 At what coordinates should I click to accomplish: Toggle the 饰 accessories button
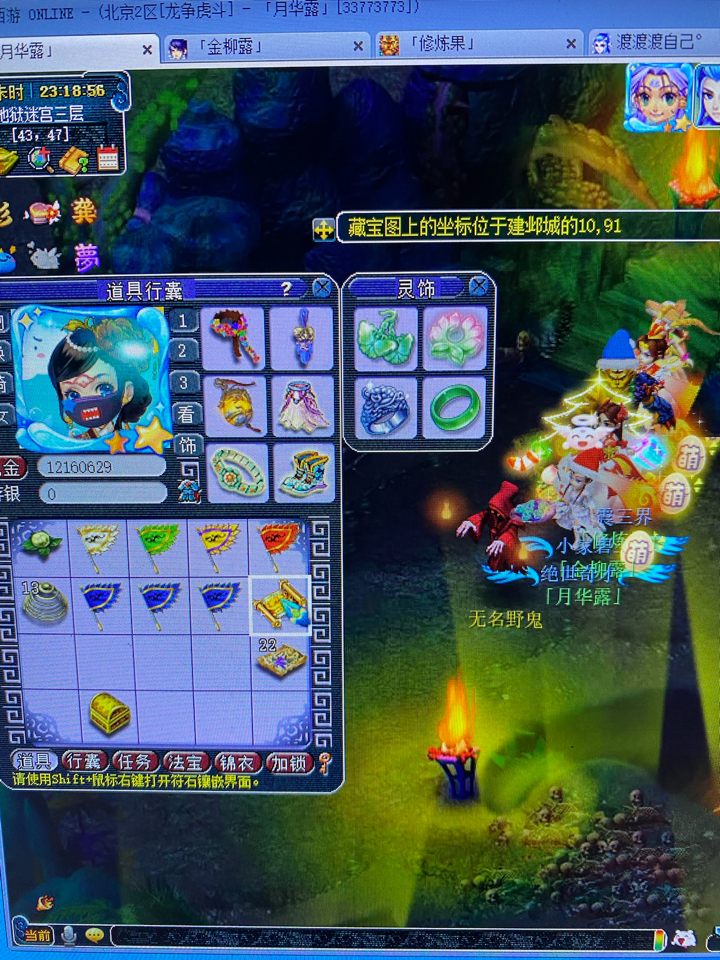tap(185, 445)
